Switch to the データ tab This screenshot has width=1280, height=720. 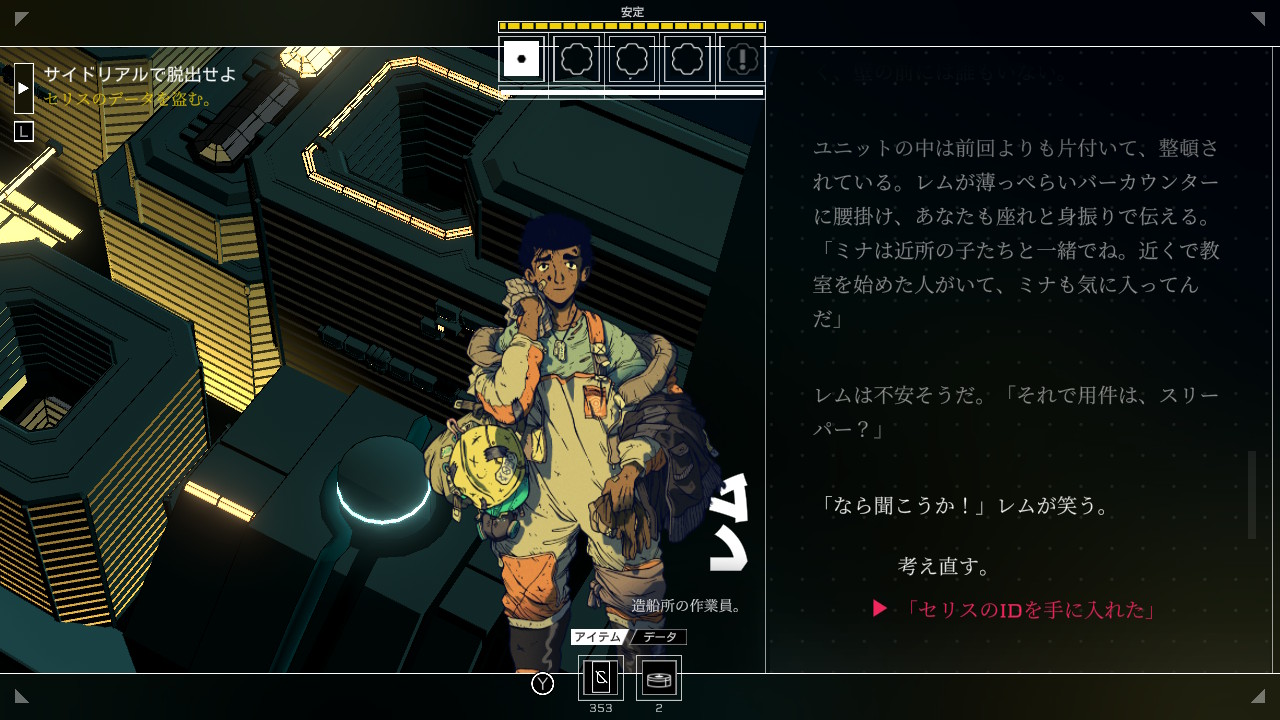tap(659, 637)
